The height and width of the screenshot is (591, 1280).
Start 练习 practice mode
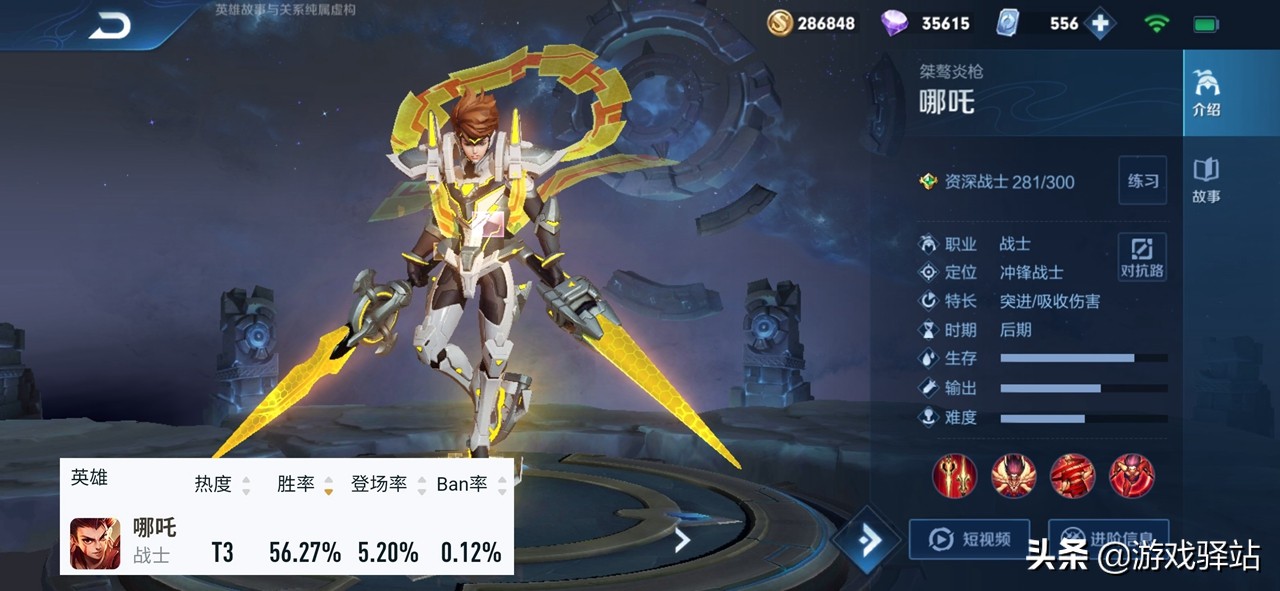click(x=1142, y=181)
